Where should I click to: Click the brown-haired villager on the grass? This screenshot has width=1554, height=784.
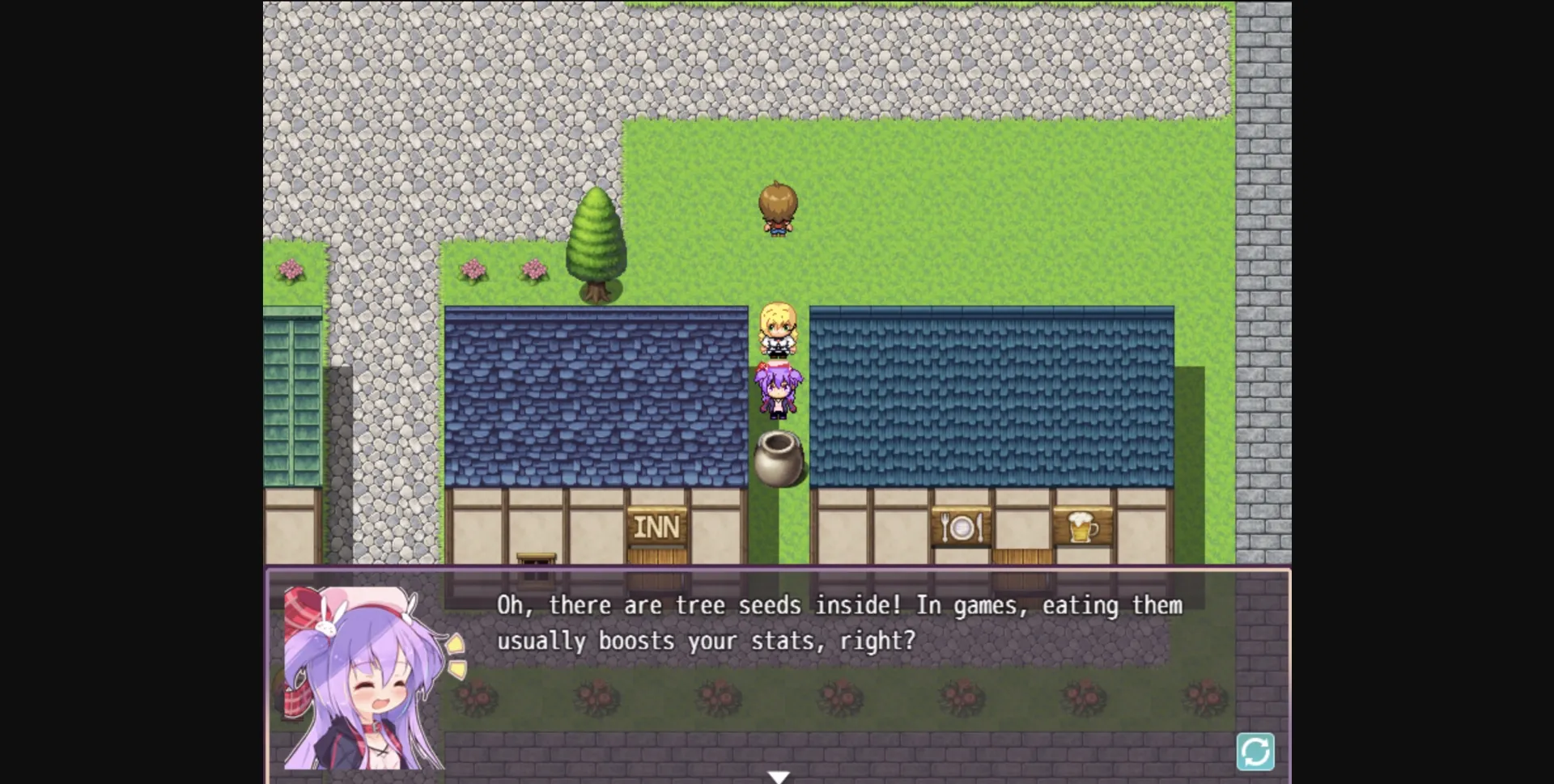coord(778,209)
